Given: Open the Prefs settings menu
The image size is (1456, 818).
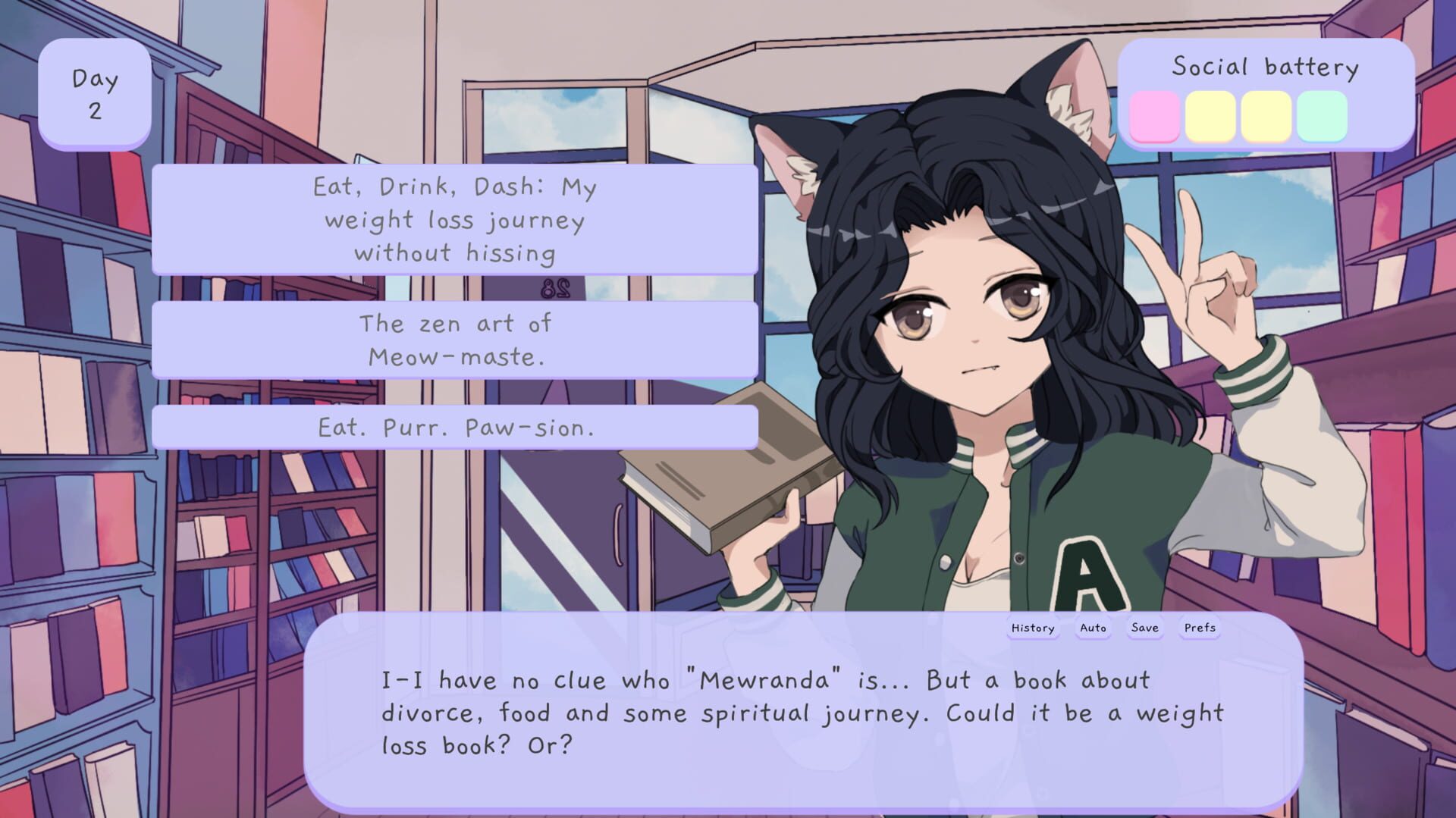Looking at the screenshot, I should pos(1198,628).
